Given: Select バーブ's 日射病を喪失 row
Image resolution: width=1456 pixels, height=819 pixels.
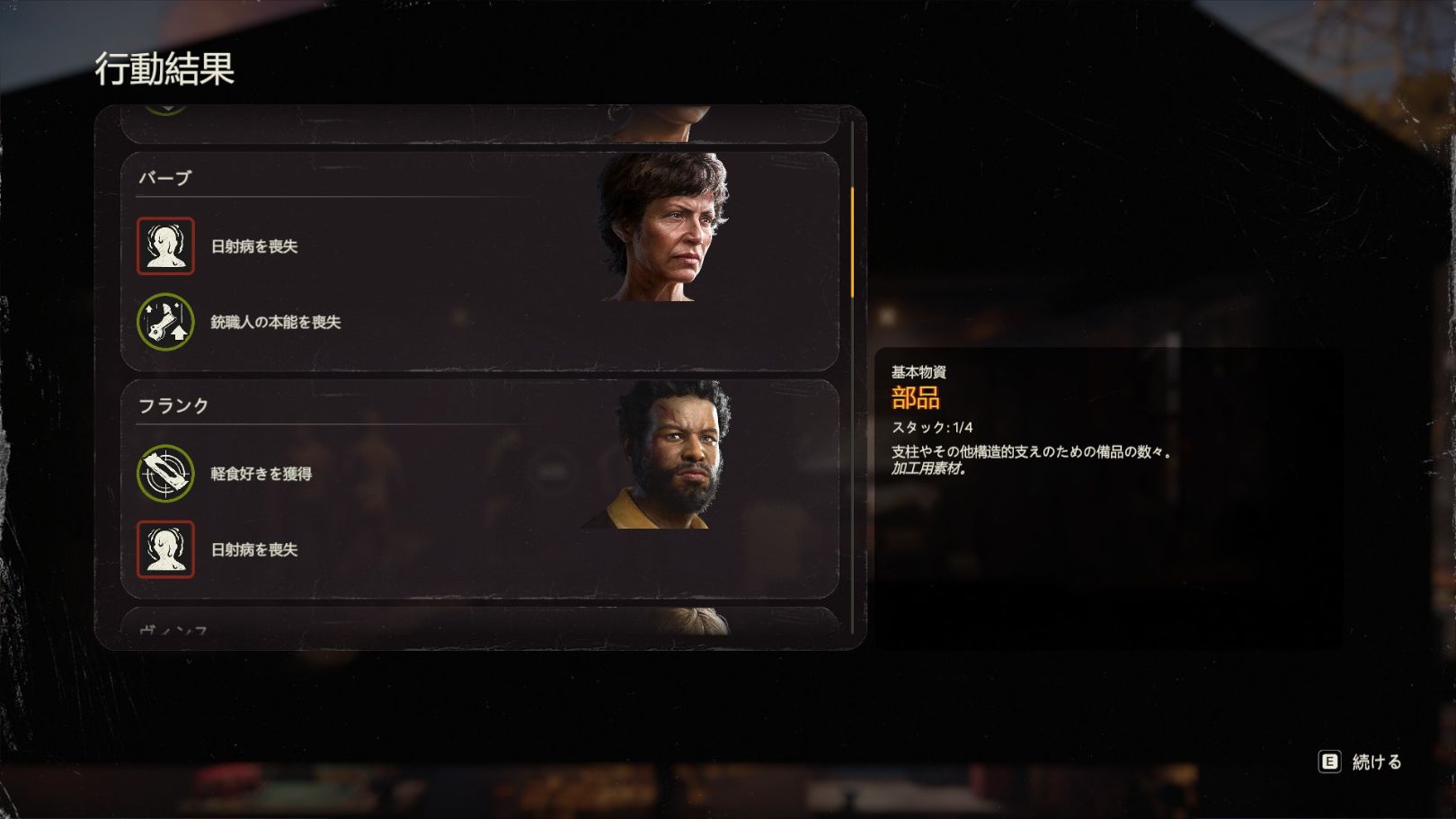Looking at the screenshot, I should point(253,246).
